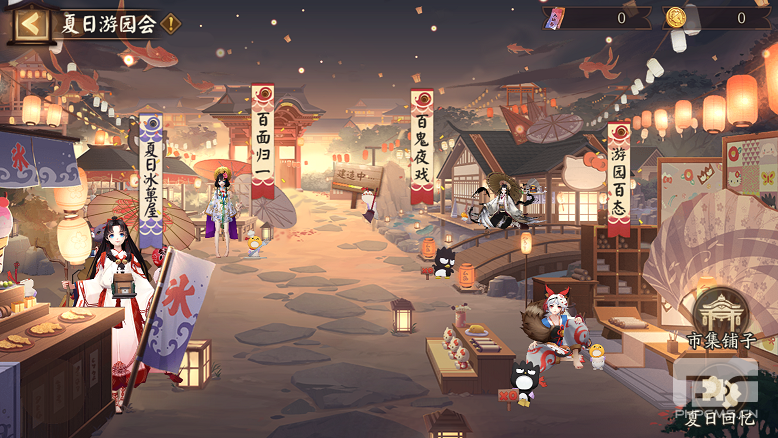Viewport: 778px width, 438px height.
Task: Open the info icon beside 夏日游园会
Action: [x=171, y=24]
